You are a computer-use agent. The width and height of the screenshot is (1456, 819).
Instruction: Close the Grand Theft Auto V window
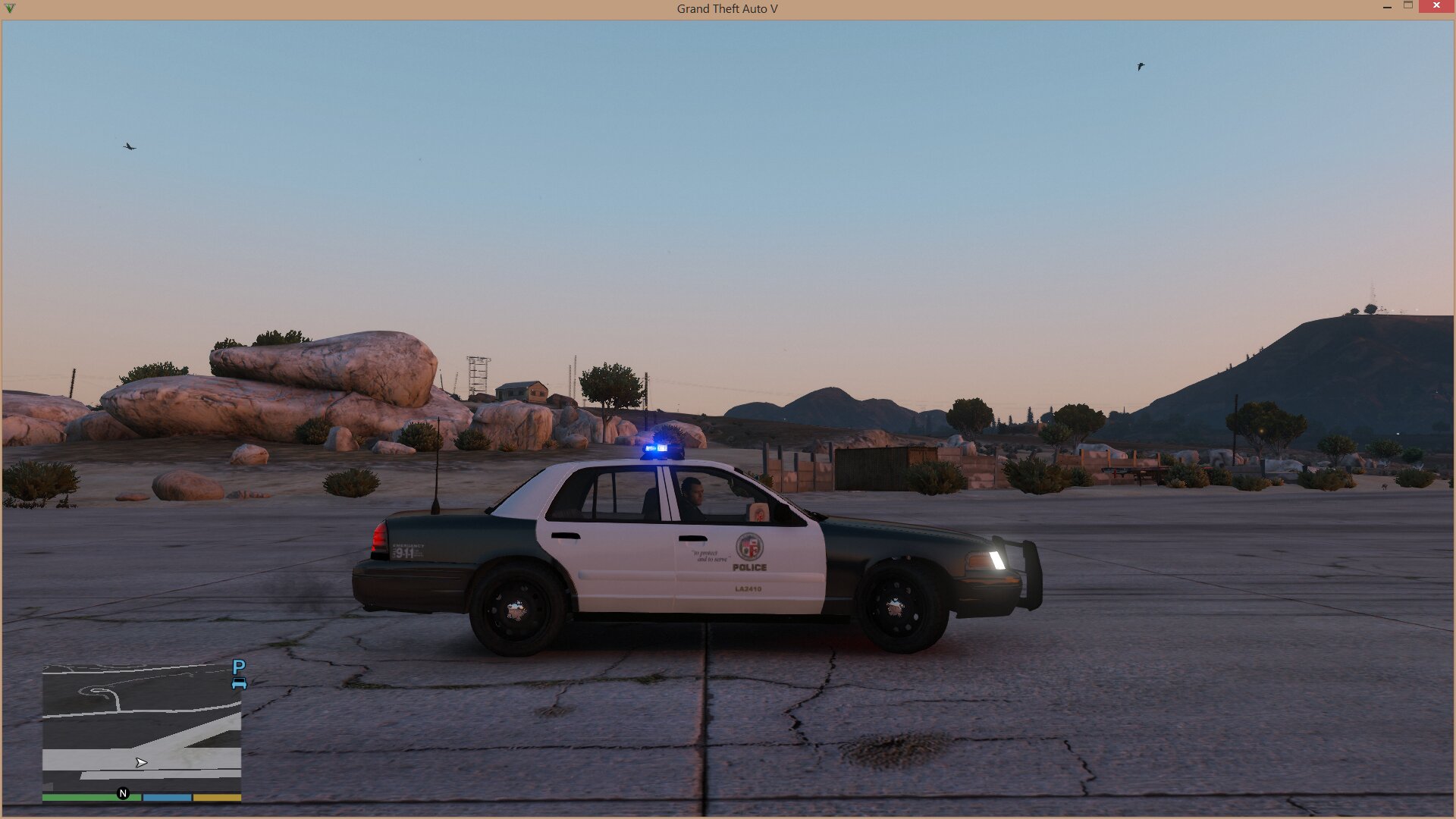click(x=1436, y=6)
